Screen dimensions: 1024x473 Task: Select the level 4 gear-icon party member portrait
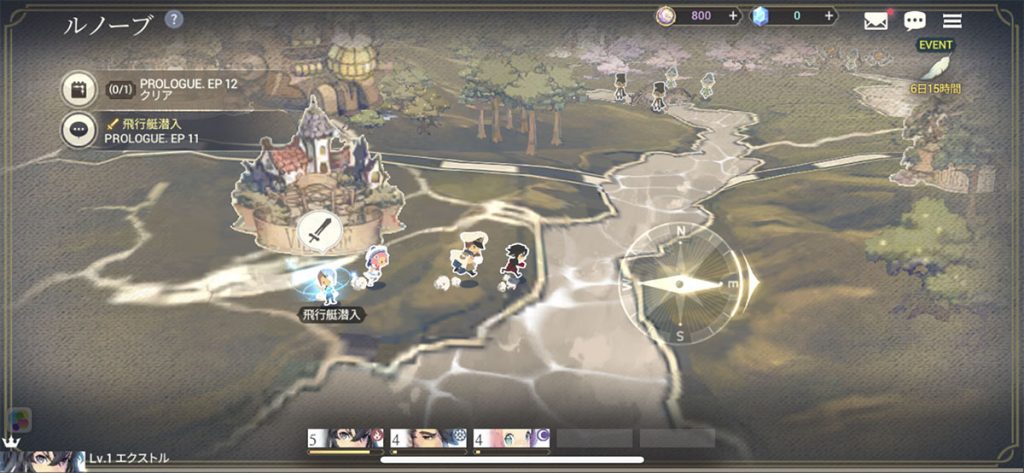pyautogui.click(x=428, y=438)
